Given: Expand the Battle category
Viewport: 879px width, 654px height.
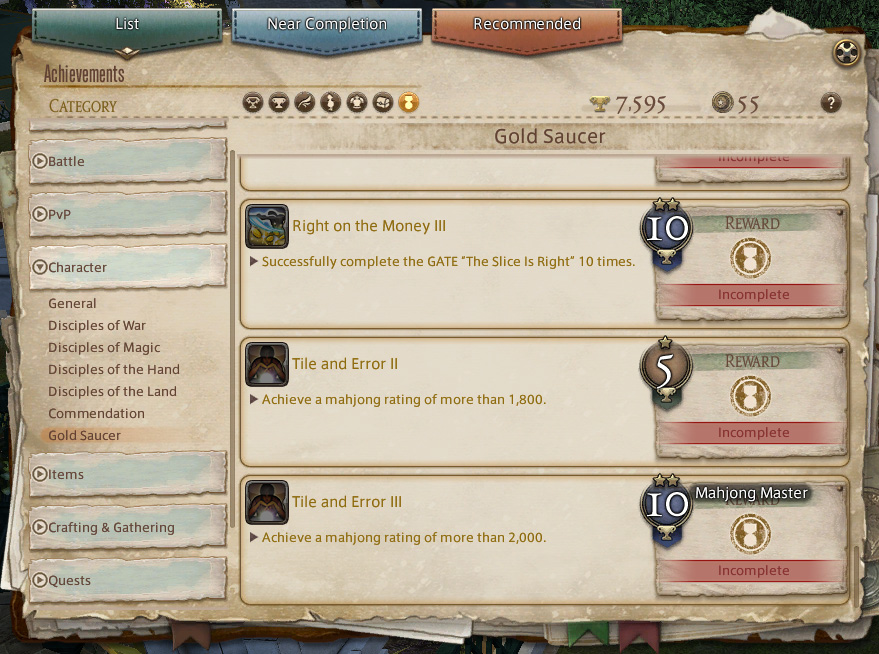Looking at the screenshot, I should click(127, 161).
